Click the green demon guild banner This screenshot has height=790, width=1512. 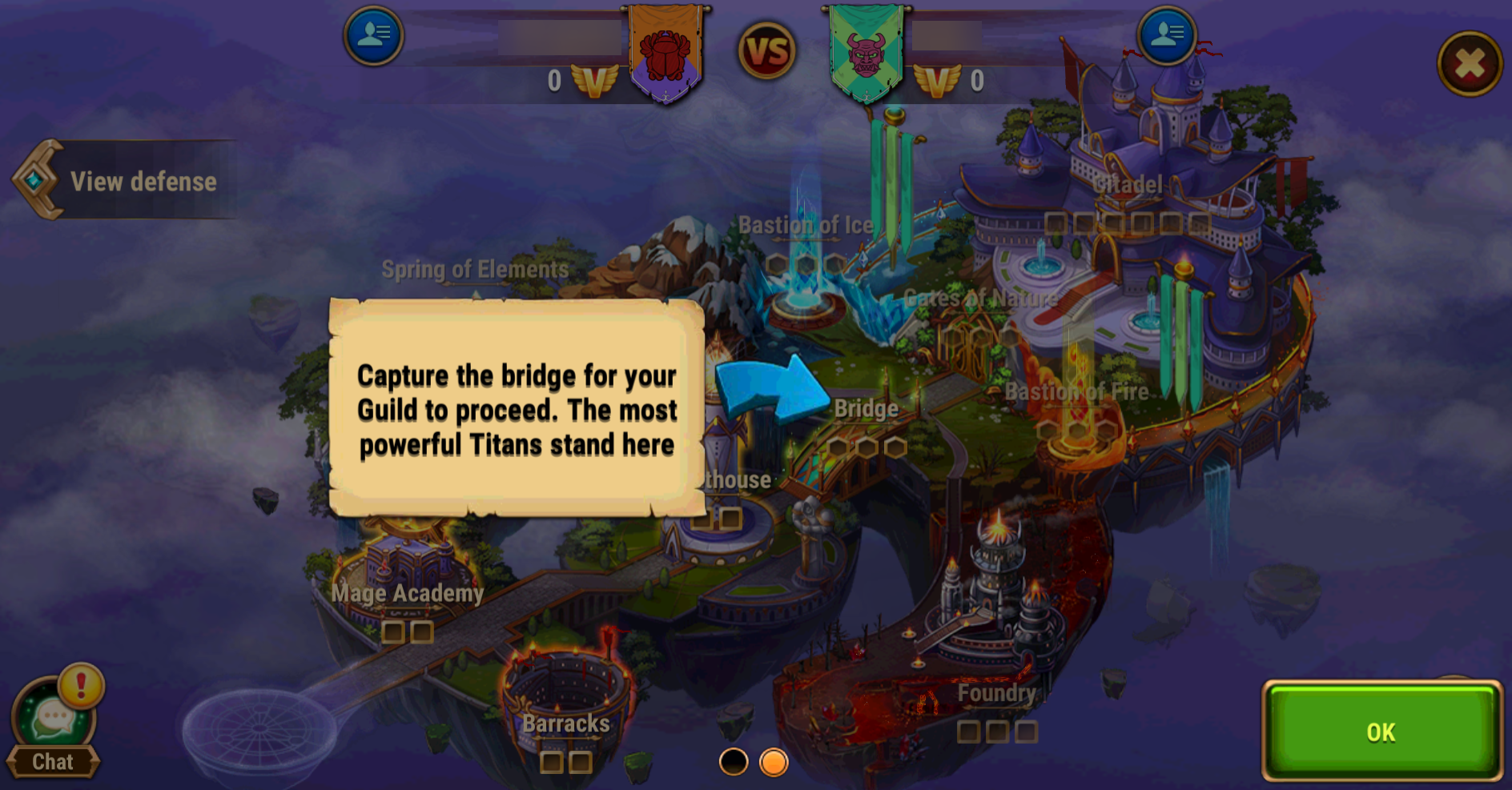pyautogui.click(x=866, y=54)
